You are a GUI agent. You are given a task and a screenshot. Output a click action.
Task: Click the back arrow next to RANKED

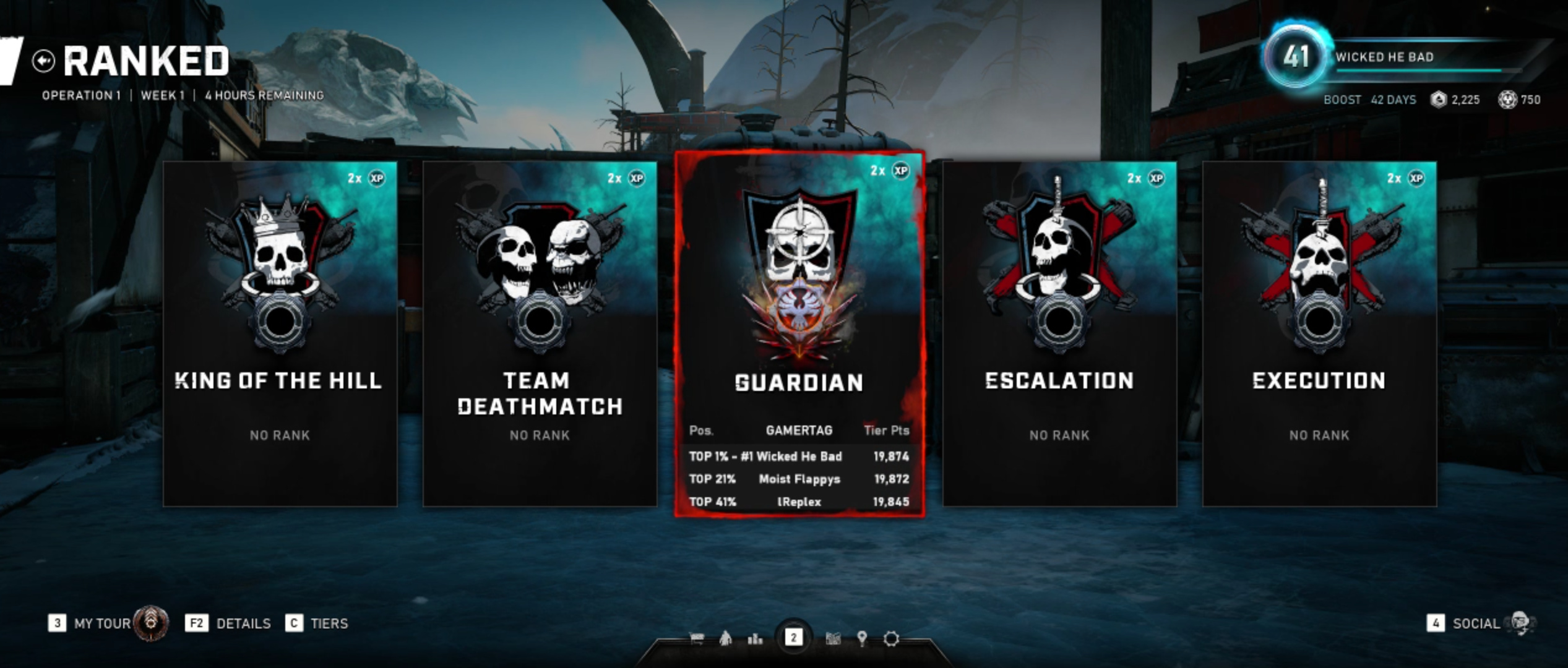[x=43, y=61]
